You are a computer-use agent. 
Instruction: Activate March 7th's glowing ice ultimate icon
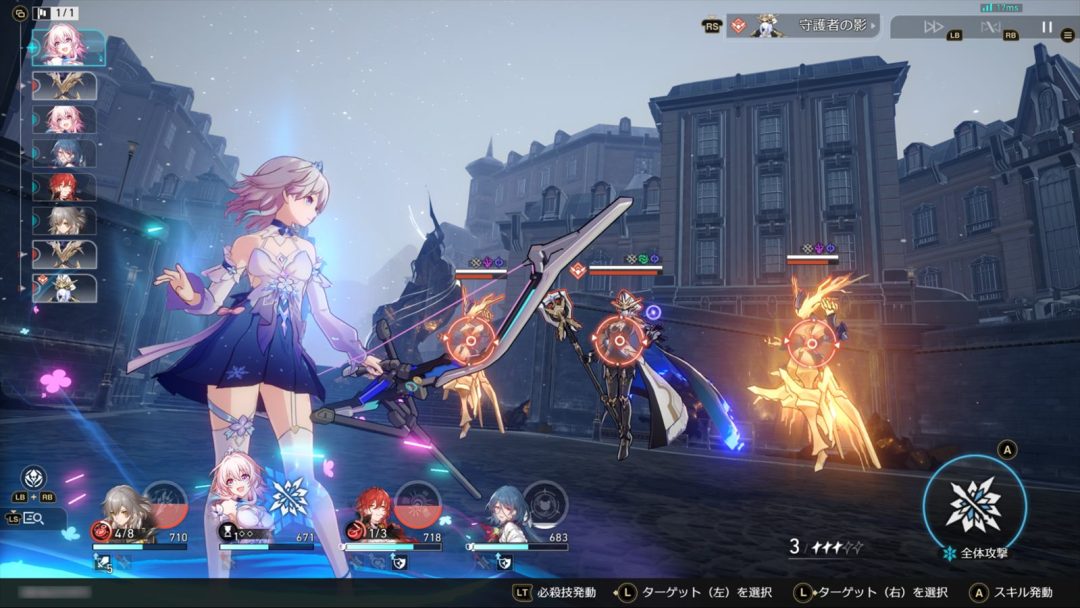pyautogui.click(x=289, y=497)
